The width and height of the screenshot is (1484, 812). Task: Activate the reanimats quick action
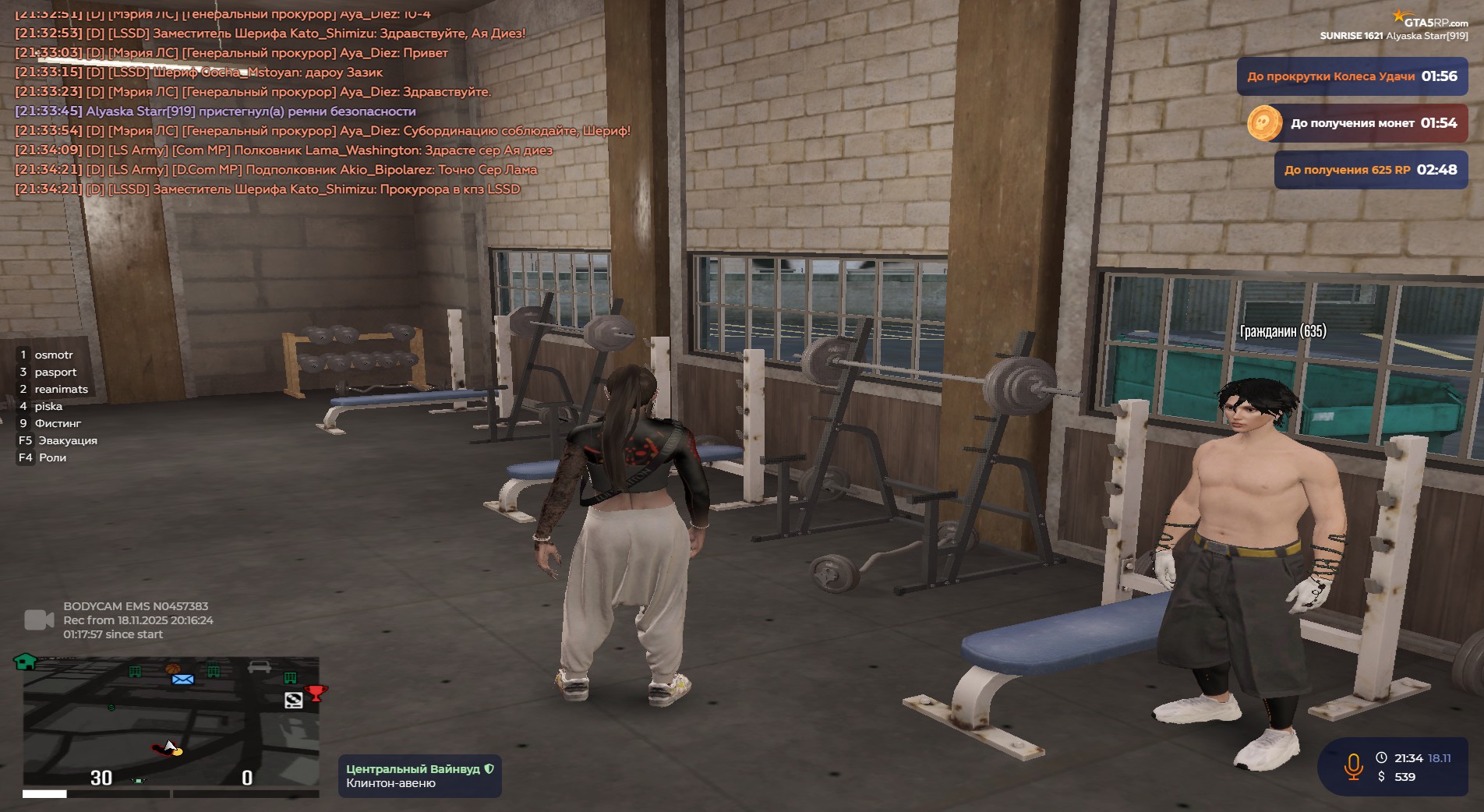click(61, 389)
